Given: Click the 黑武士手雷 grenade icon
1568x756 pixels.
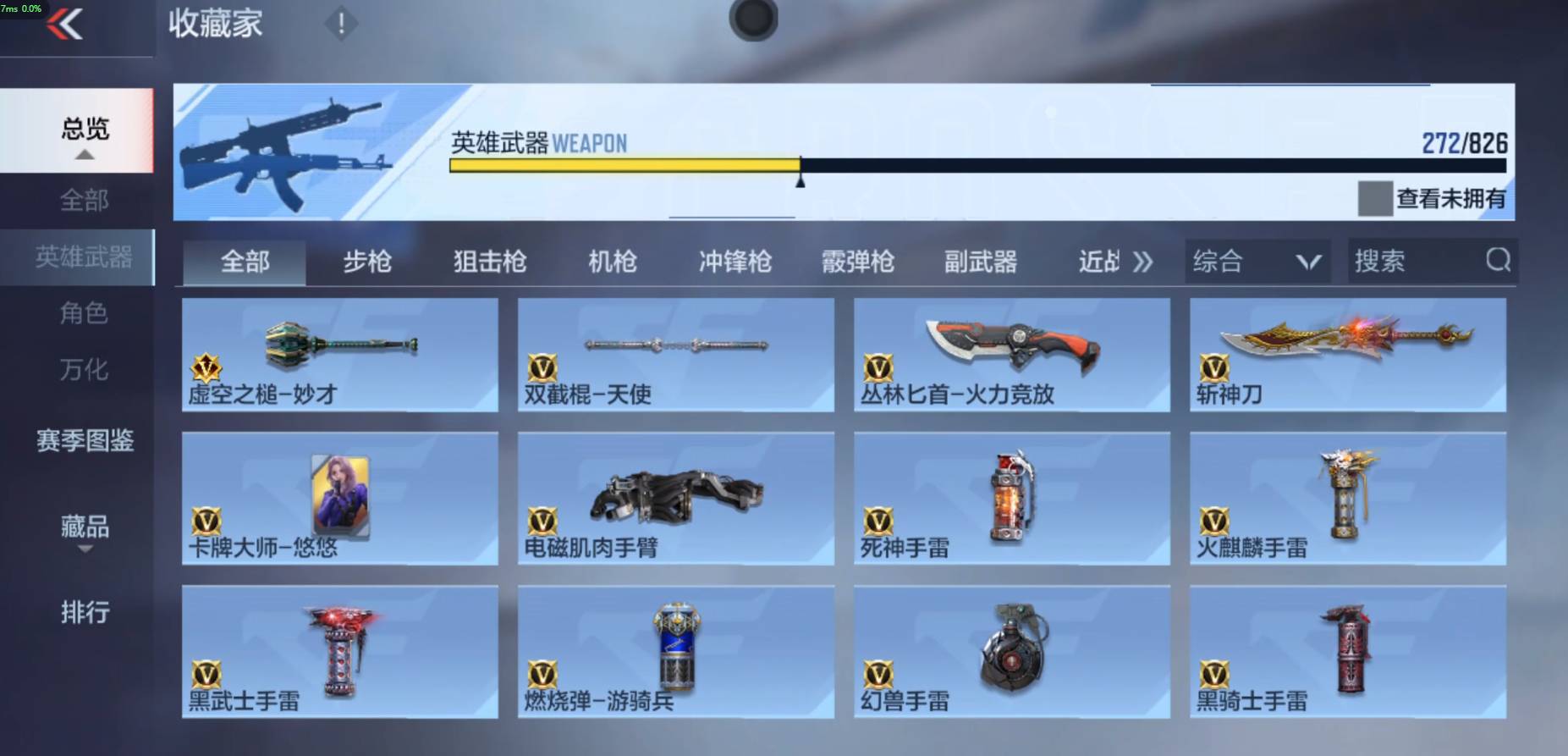Looking at the screenshot, I should [x=338, y=652].
